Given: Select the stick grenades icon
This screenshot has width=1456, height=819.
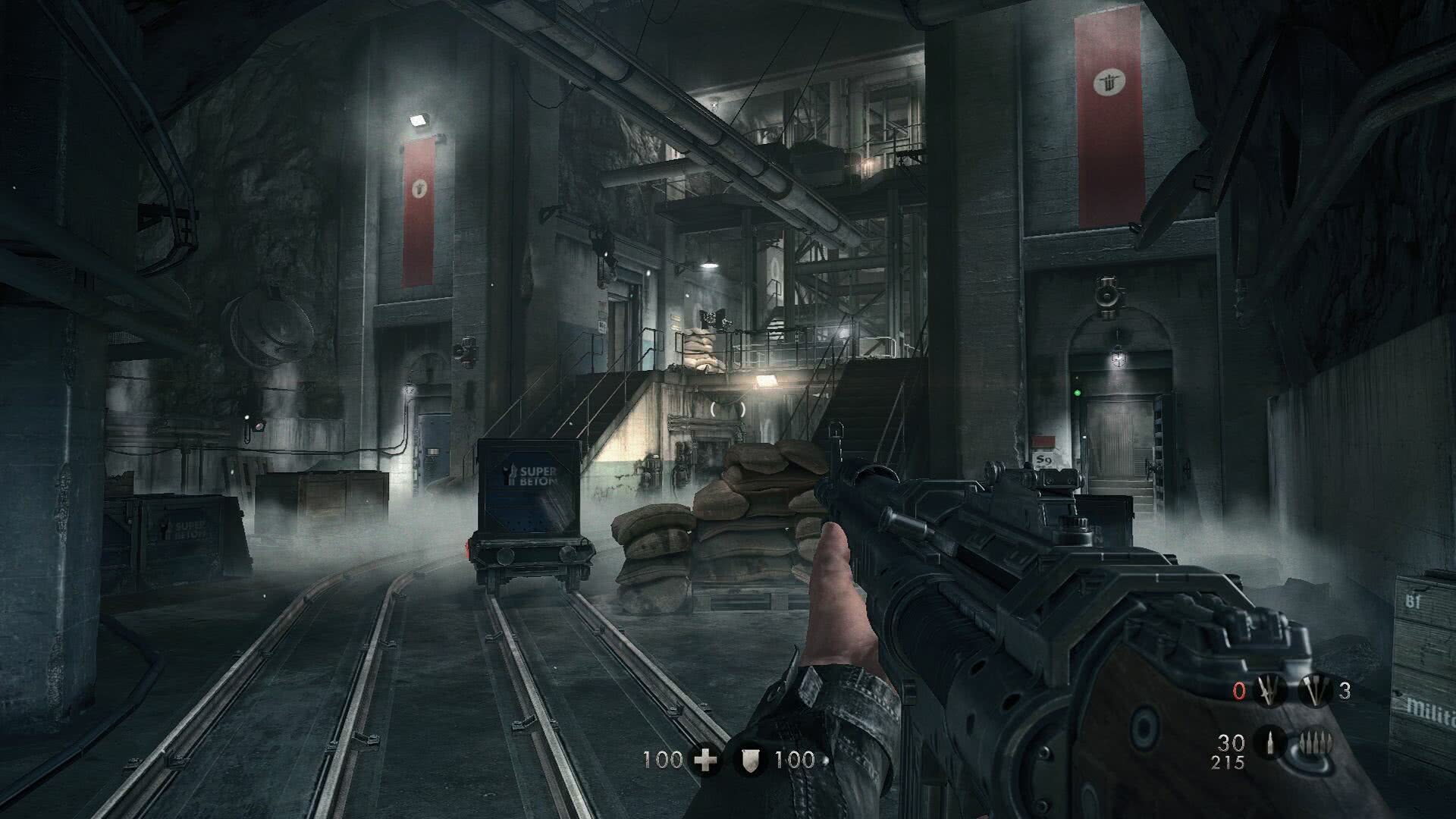Looking at the screenshot, I should (1314, 691).
